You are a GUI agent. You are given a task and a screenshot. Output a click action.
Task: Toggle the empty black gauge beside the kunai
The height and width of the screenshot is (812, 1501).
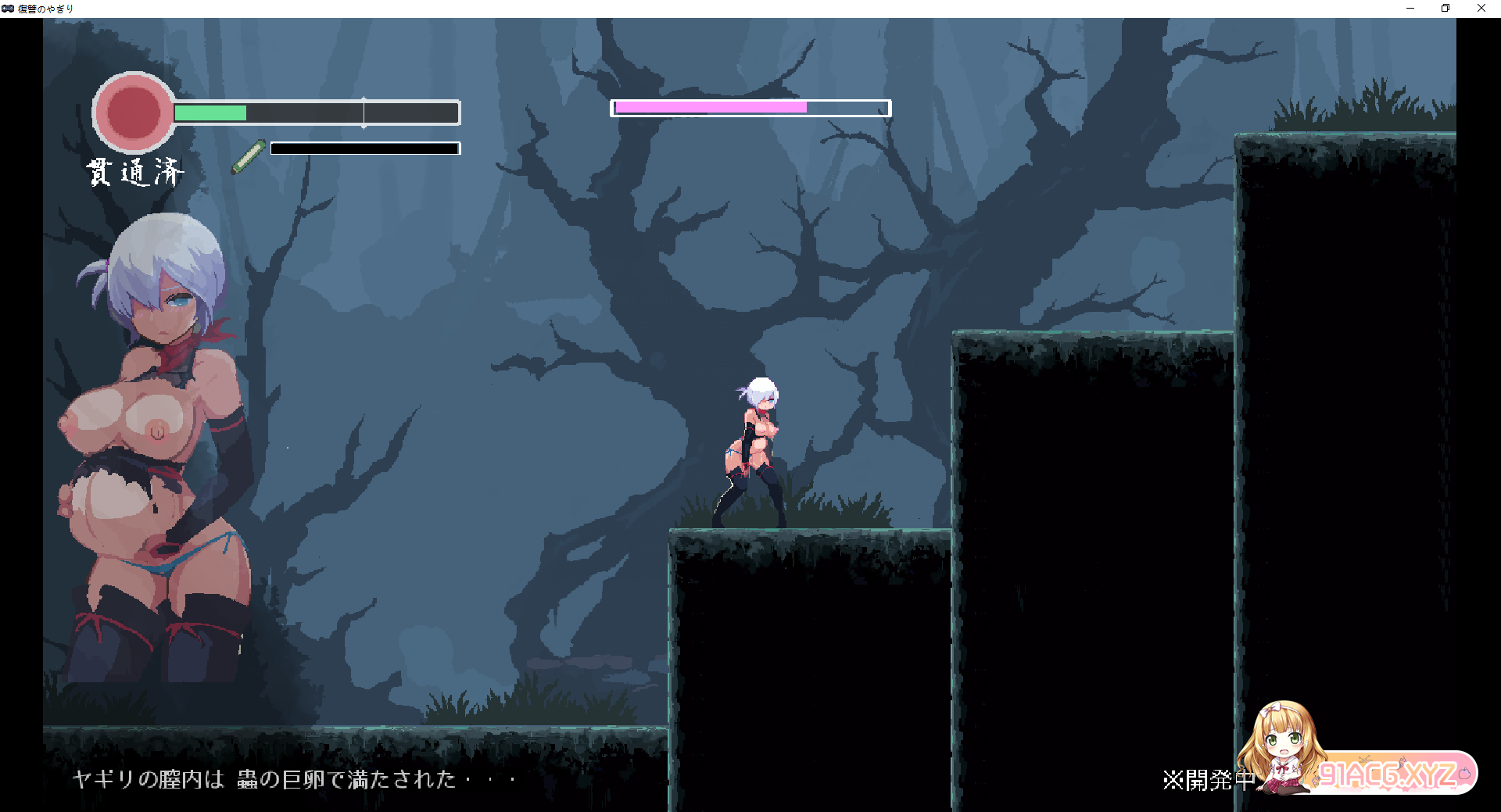click(x=364, y=148)
